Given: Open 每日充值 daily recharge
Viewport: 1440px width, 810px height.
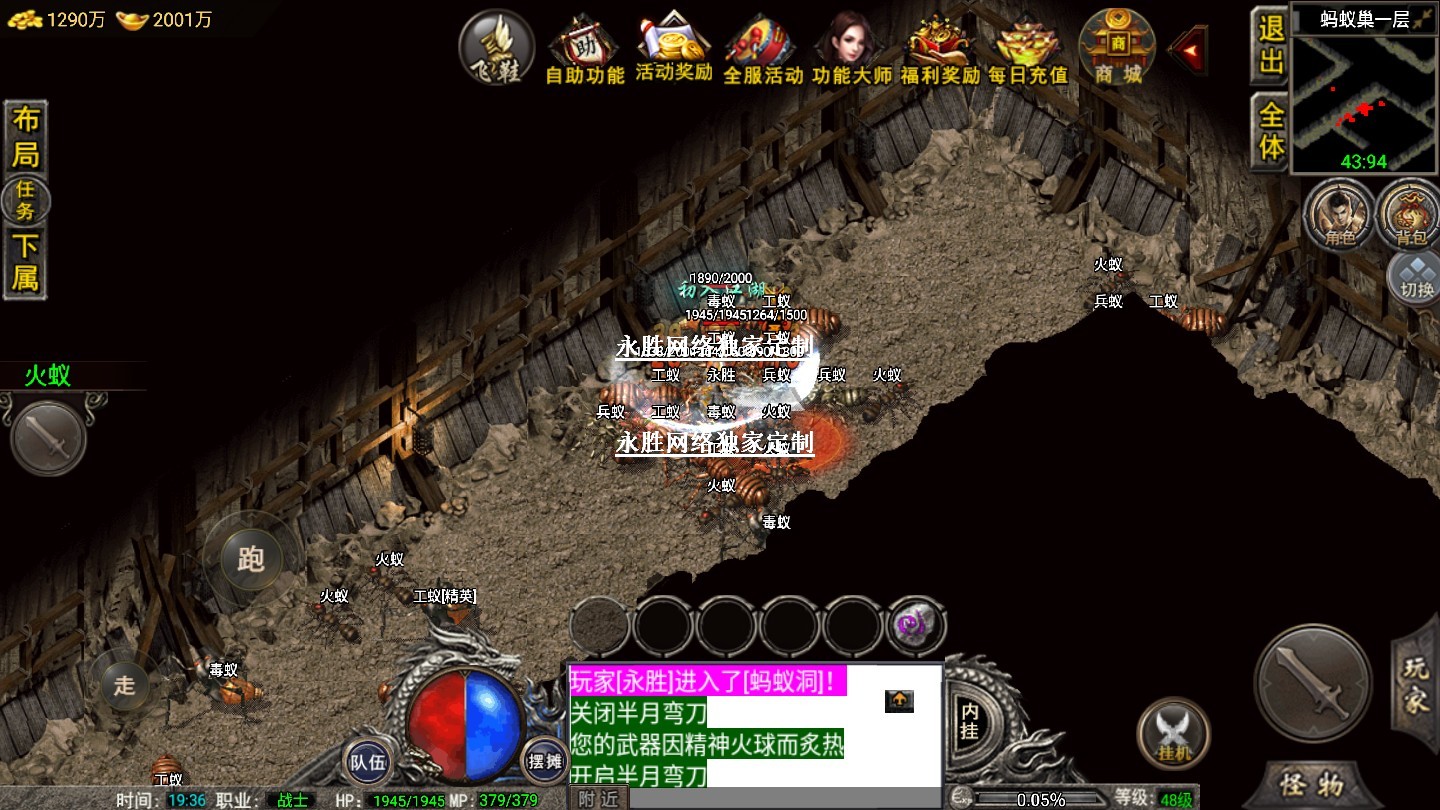Looking at the screenshot, I should 1028,50.
